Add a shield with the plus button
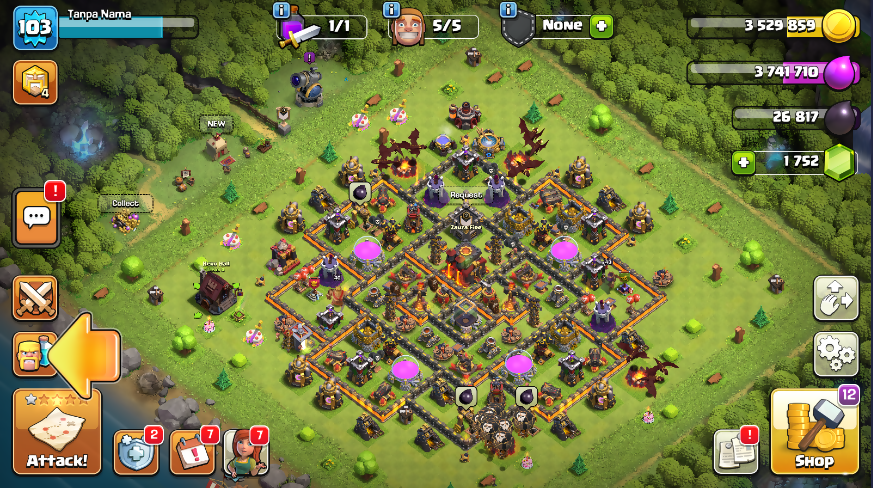Viewport: 873px width, 488px height. (x=601, y=26)
